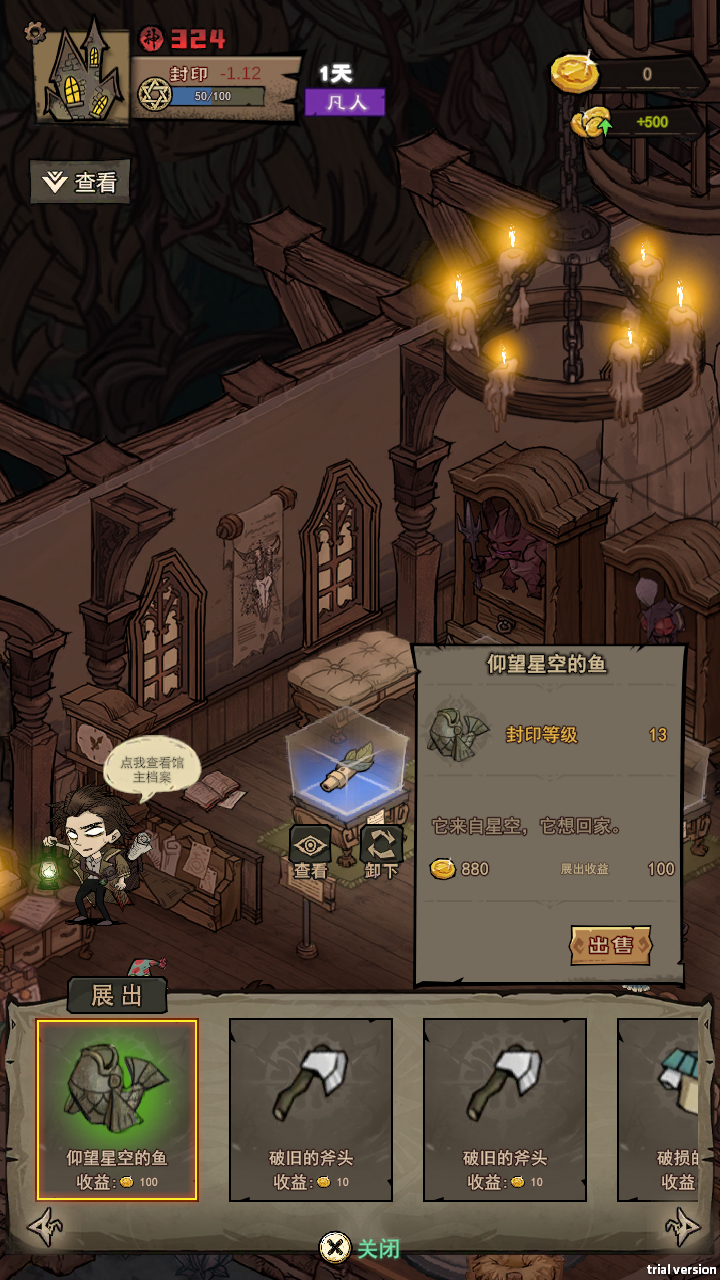Viewport: 720px width, 1280px height.
Task: Show more items with the right arrow
Action: (x=683, y=1227)
